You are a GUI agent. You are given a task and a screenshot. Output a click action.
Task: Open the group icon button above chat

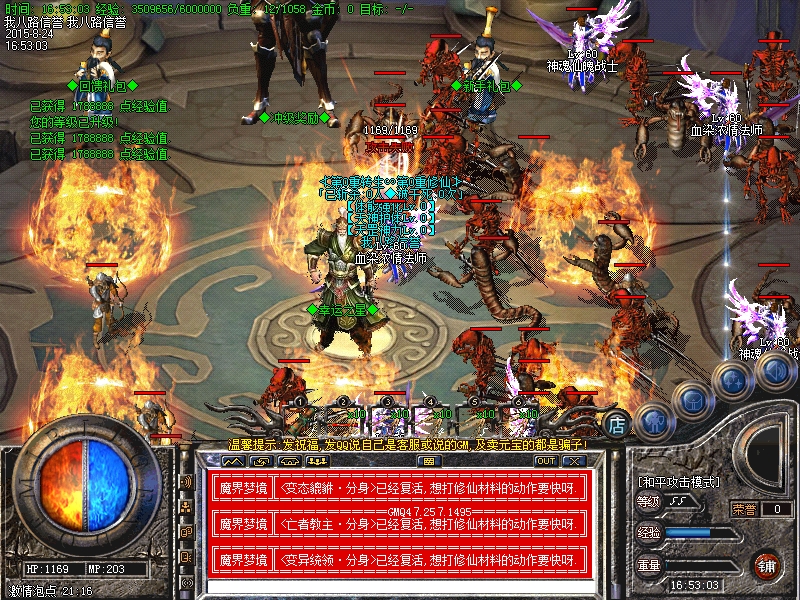click(317, 461)
